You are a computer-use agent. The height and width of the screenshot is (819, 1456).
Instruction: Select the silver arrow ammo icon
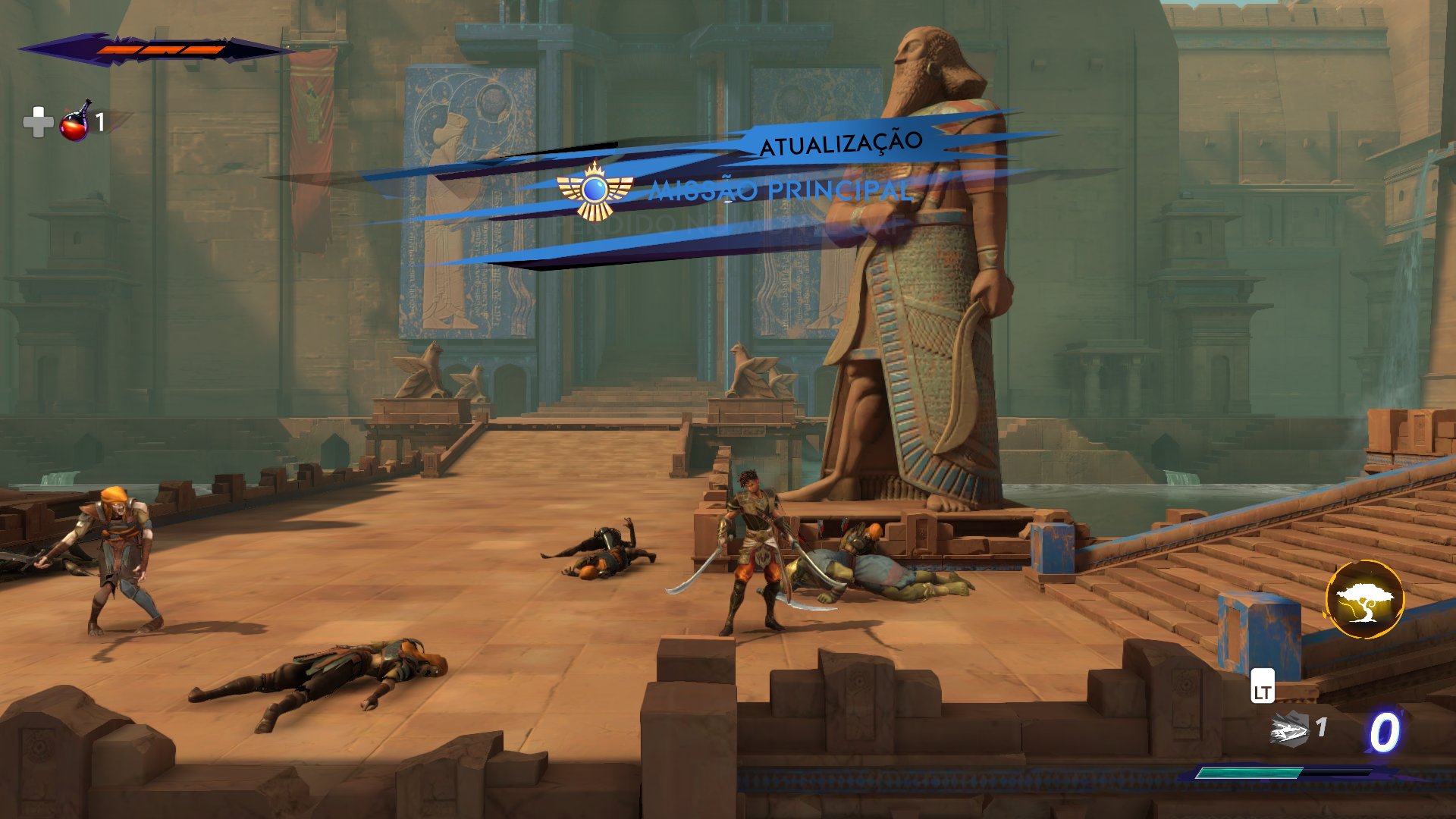(1289, 731)
